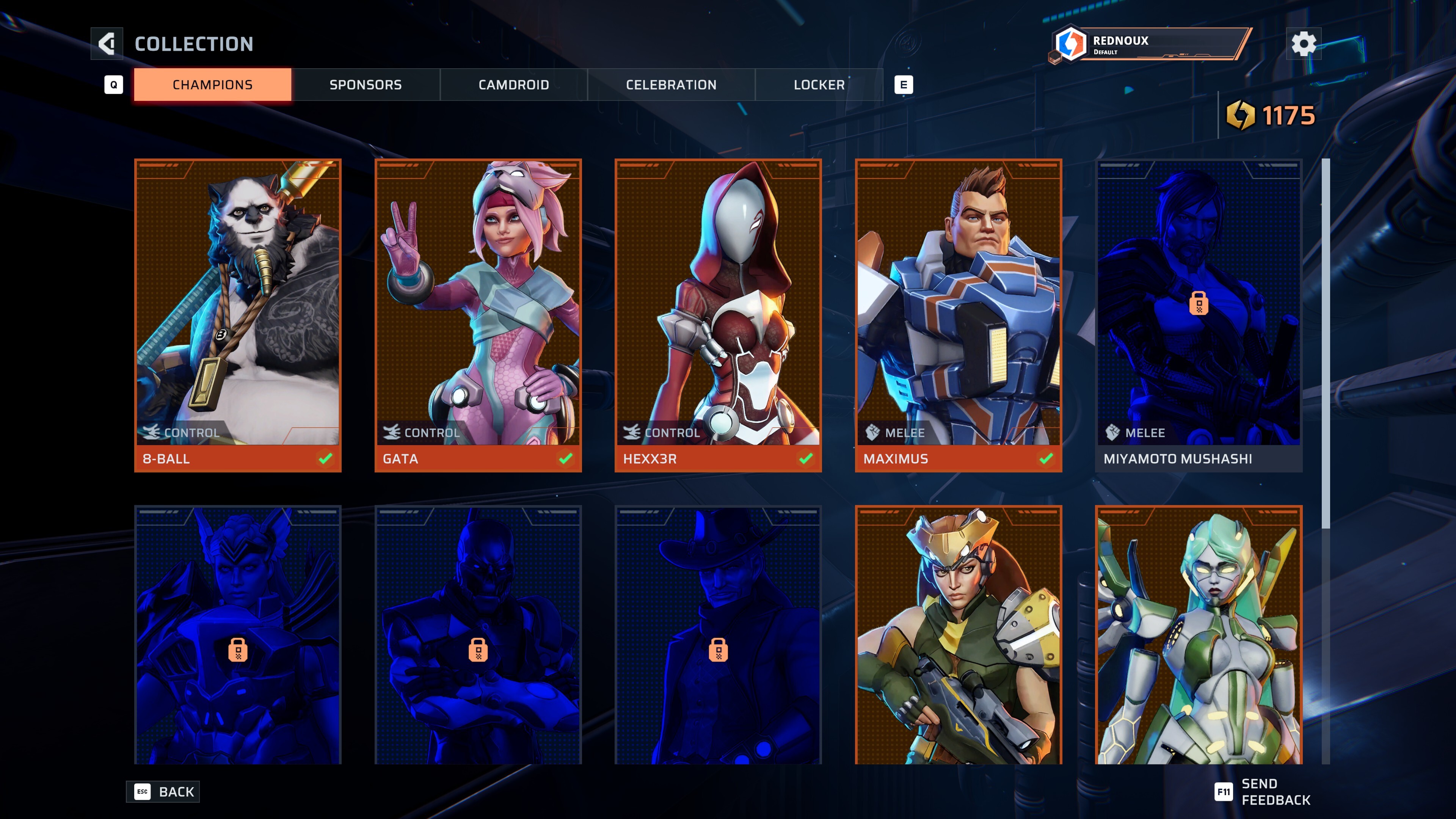Click the Back button
The image size is (1456, 819).
[x=163, y=791]
